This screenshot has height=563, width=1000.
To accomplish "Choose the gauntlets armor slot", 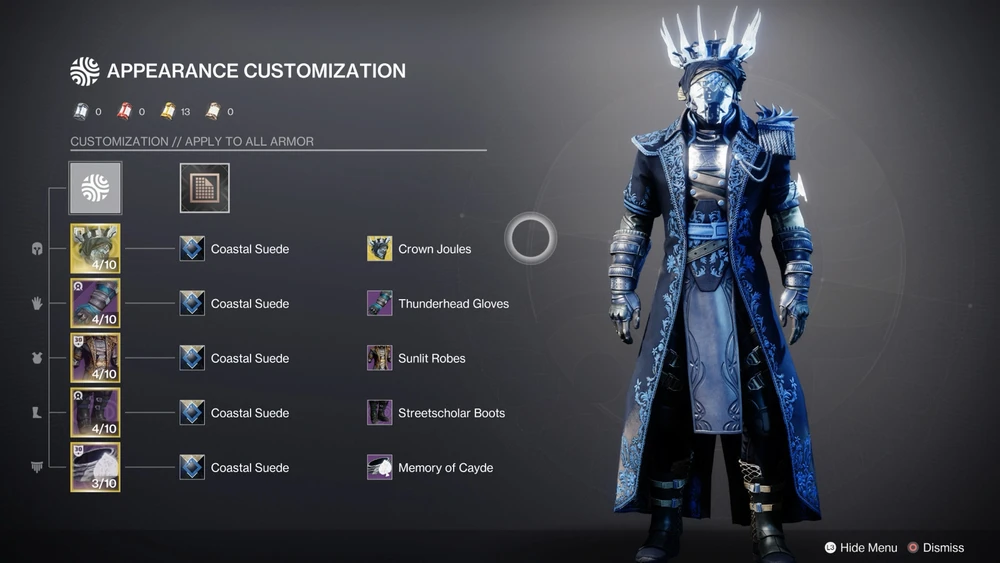I will (x=95, y=304).
